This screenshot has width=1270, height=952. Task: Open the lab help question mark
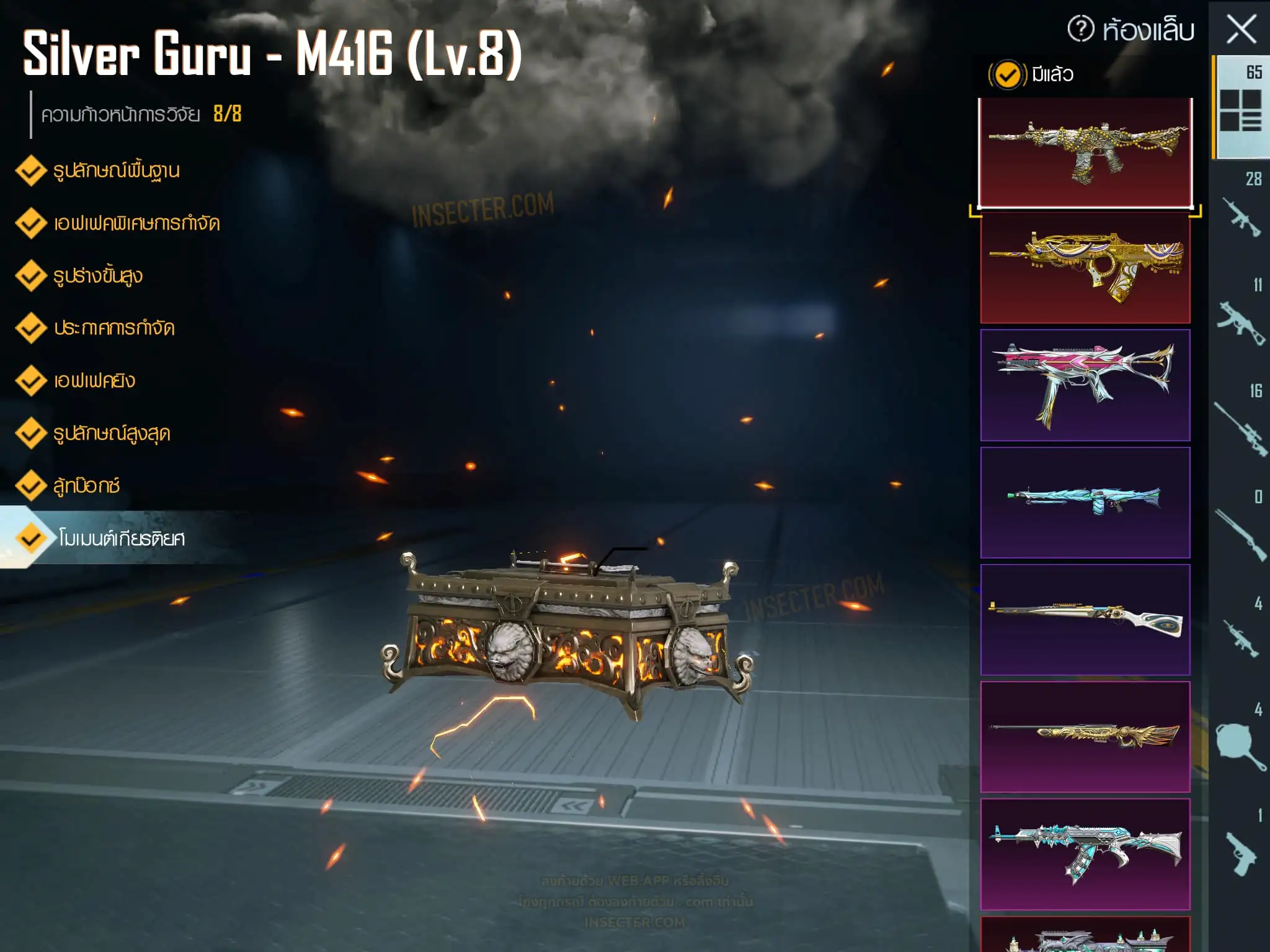point(1081,29)
